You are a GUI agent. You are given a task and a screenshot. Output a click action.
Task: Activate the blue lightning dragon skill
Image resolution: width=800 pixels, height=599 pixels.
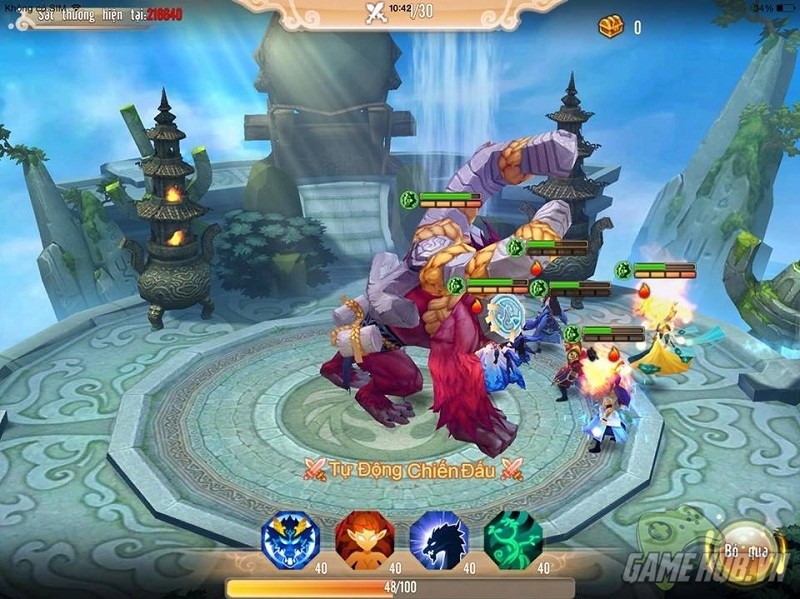tap(290, 540)
